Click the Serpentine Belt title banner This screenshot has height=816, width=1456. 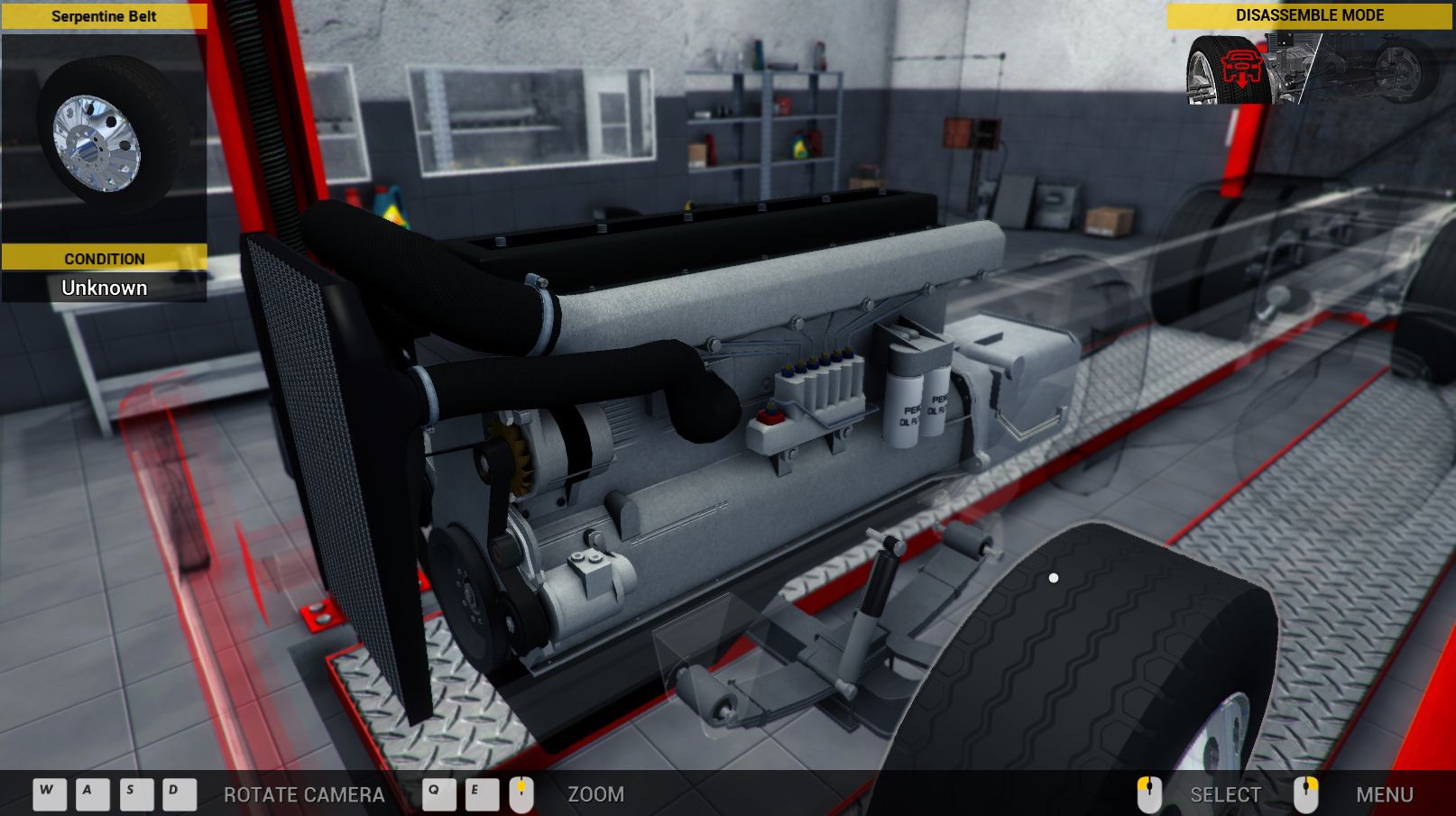[105, 15]
